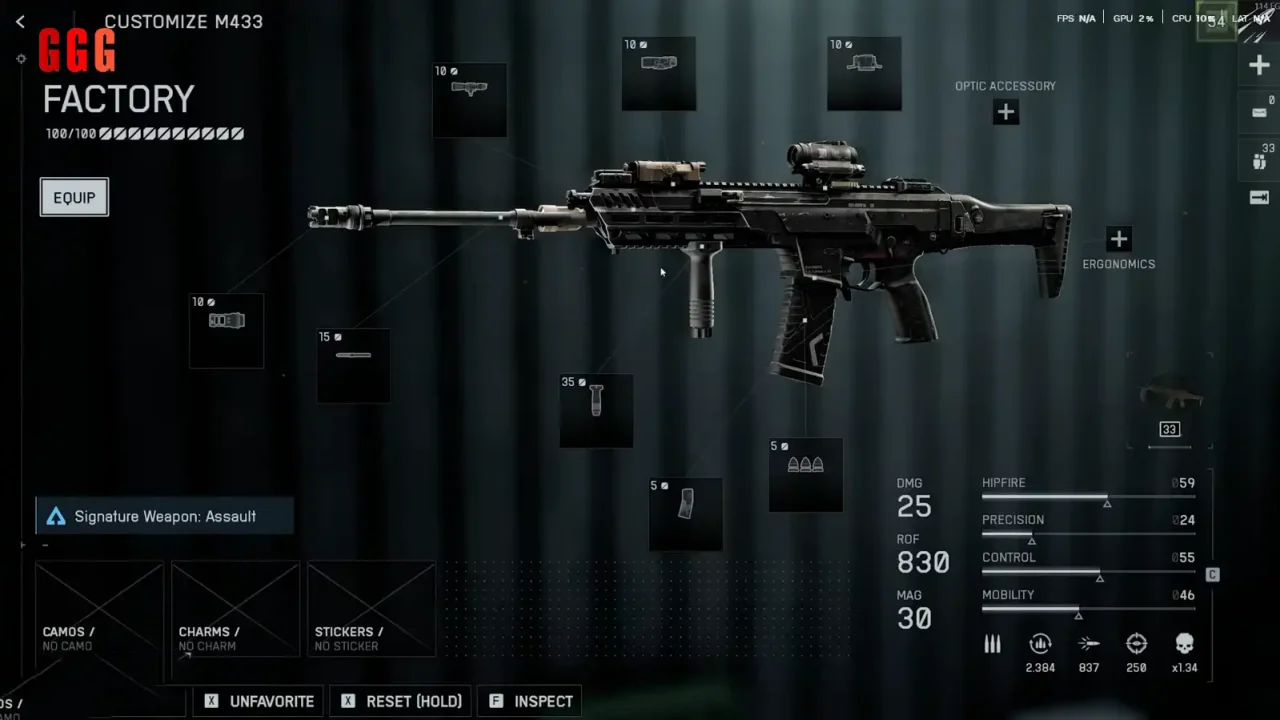Inspect the weapon
The image size is (1280, 720).
(532, 701)
